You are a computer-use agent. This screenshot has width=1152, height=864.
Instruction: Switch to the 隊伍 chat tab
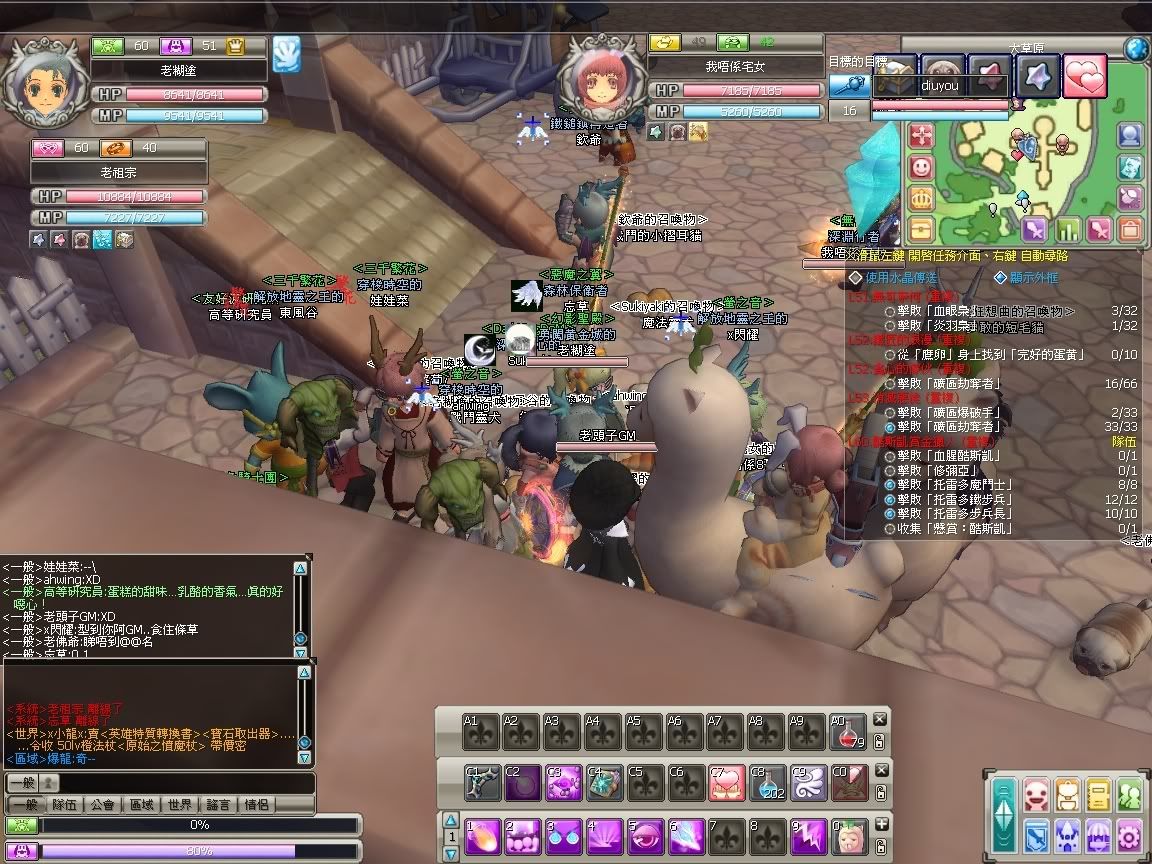pos(65,805)
